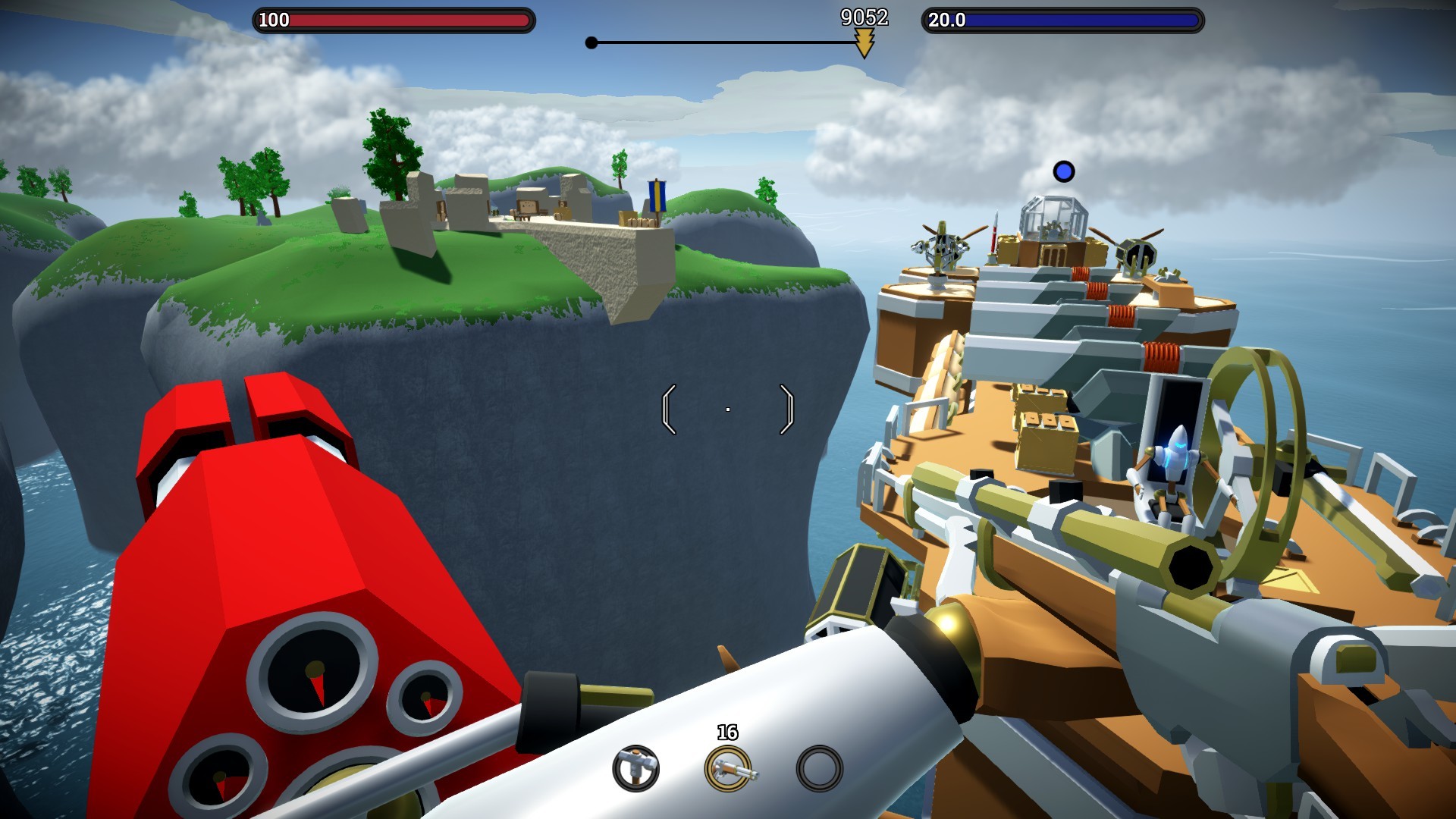Click the crosshair reticle in screen center
The width and height of the screenshot is (1456, 819).
coord(727,409)
